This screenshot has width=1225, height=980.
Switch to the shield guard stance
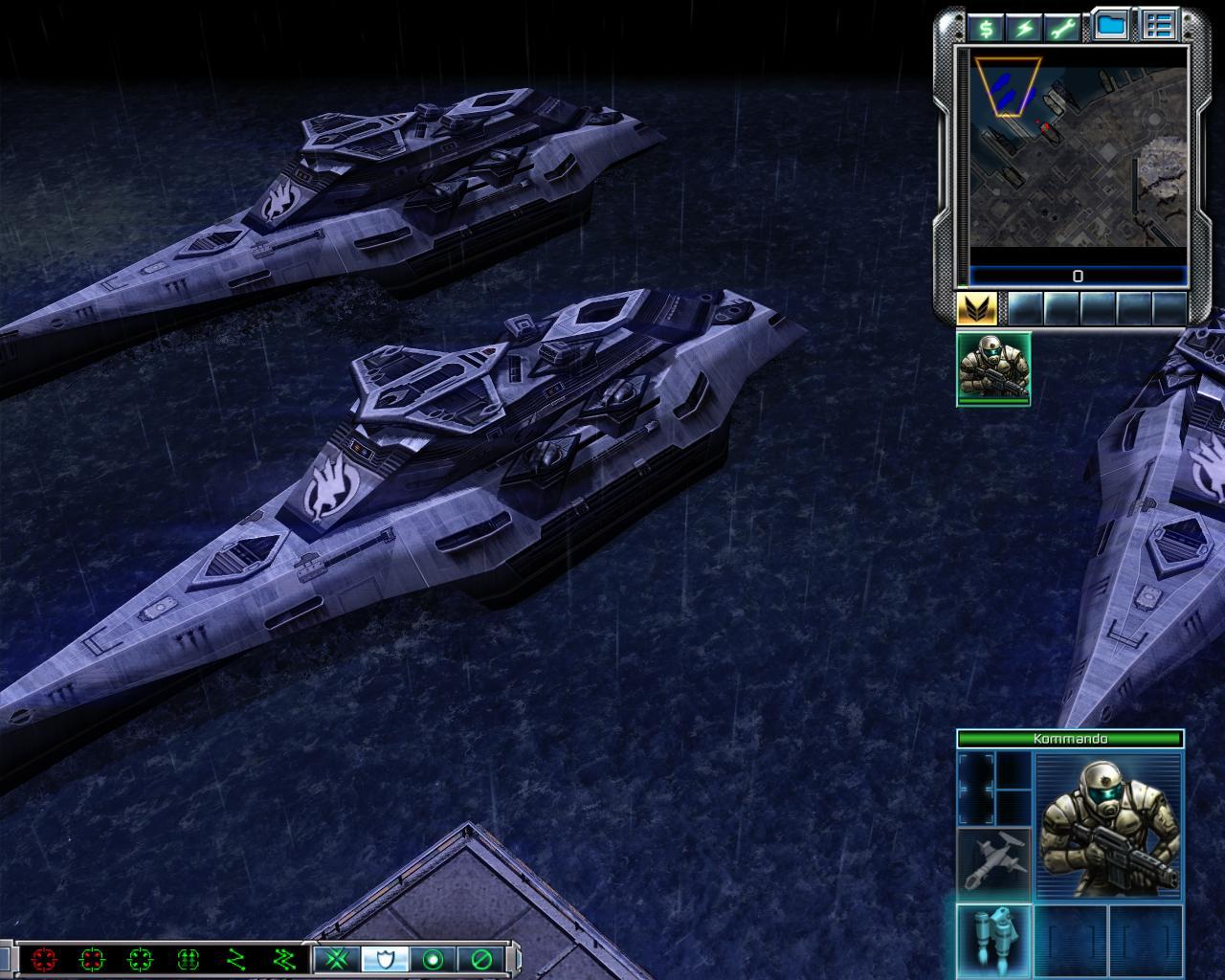tap(385, 958)
